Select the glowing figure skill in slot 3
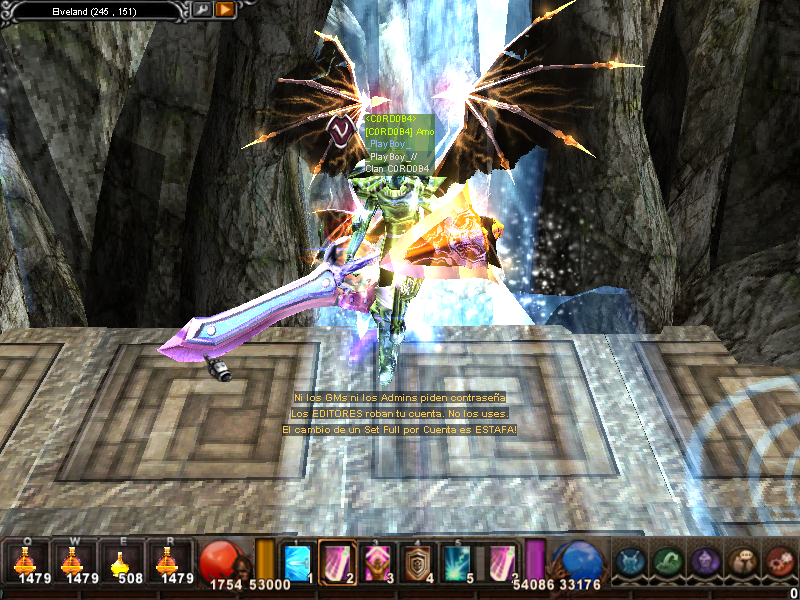 (x=377, y=560)
